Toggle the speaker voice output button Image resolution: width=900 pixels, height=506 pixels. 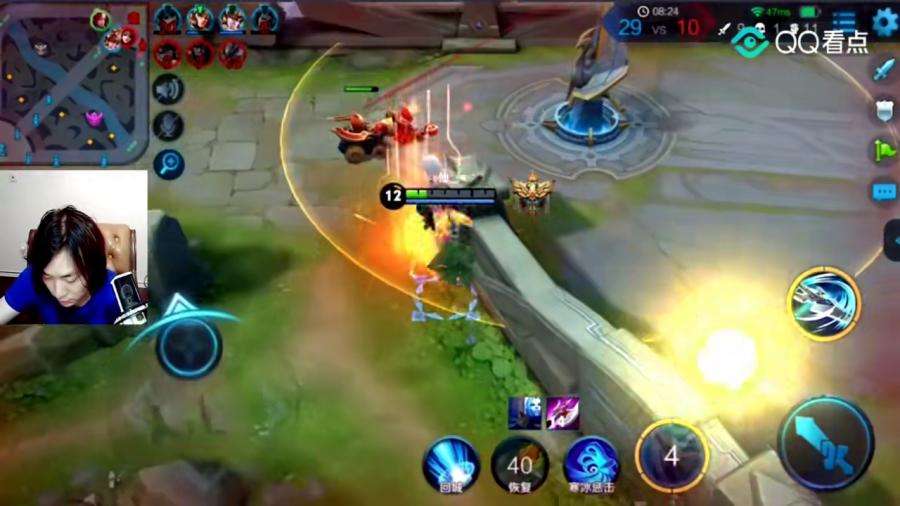(x=168, y=88)
